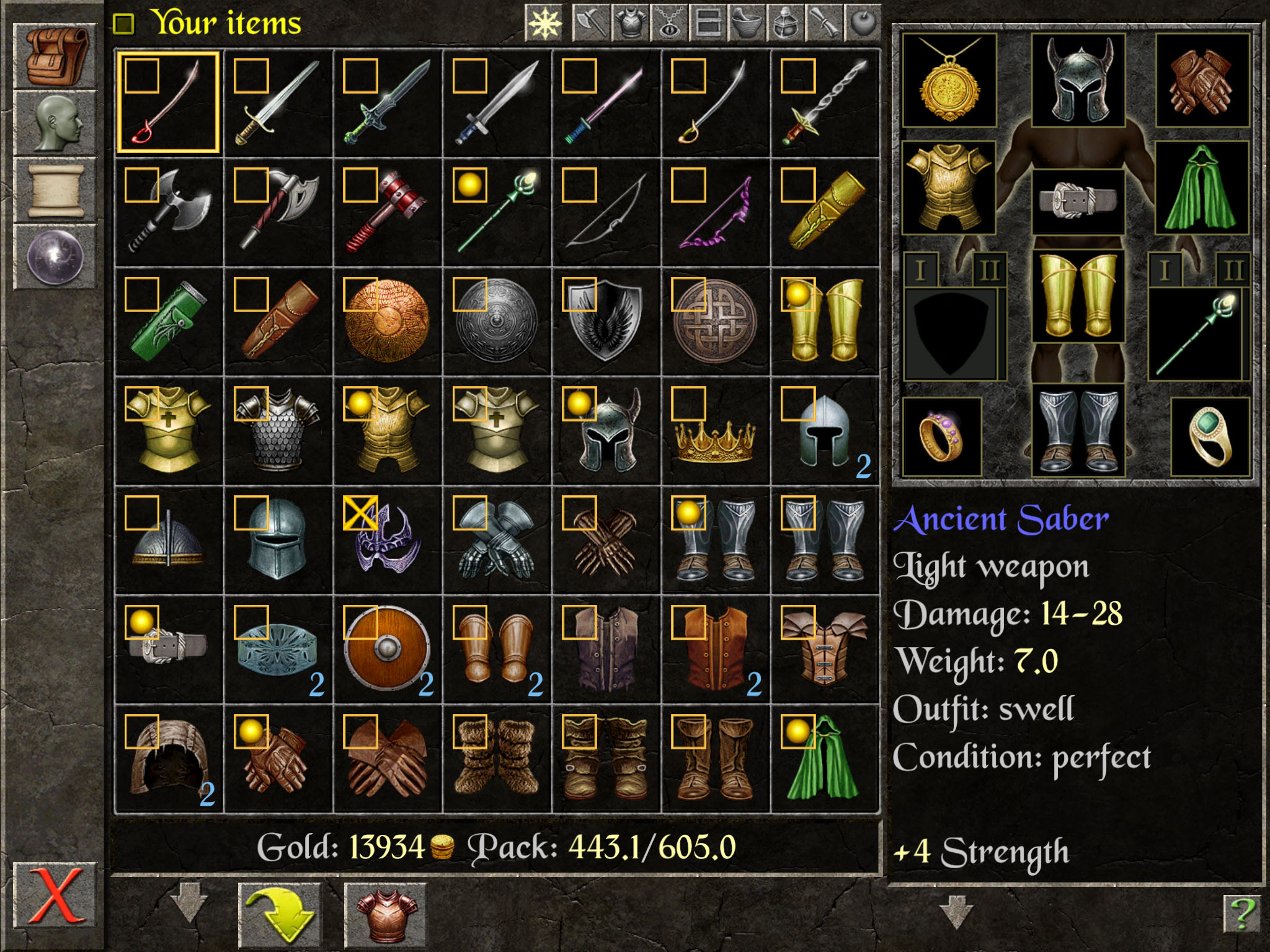
Task: Select the red war hammer slot
Action: pyautogui.click(x=387, y=212)
